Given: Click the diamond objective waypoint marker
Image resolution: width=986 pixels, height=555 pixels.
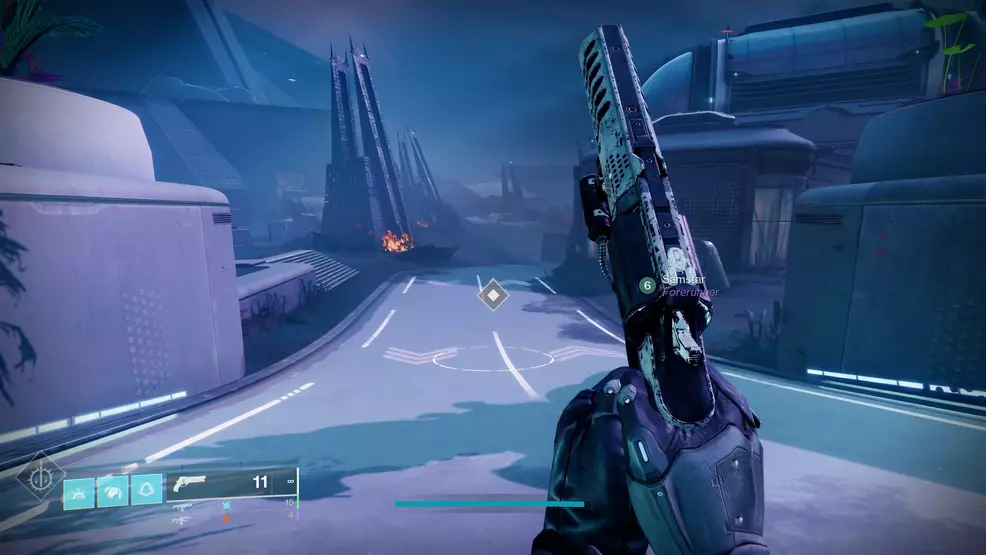Looking at the screenshot, I should point(492,295).
